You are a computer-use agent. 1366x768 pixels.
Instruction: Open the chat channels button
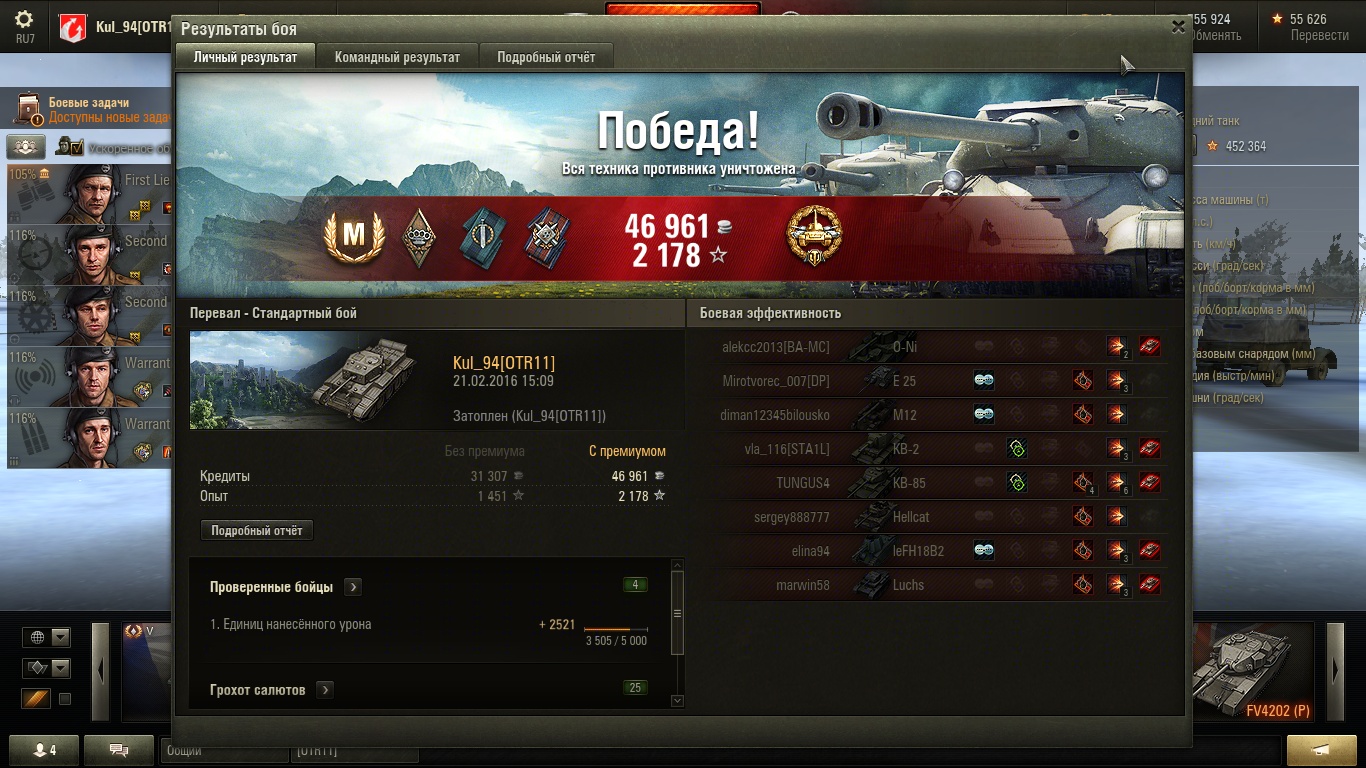[x=118, y=750]
